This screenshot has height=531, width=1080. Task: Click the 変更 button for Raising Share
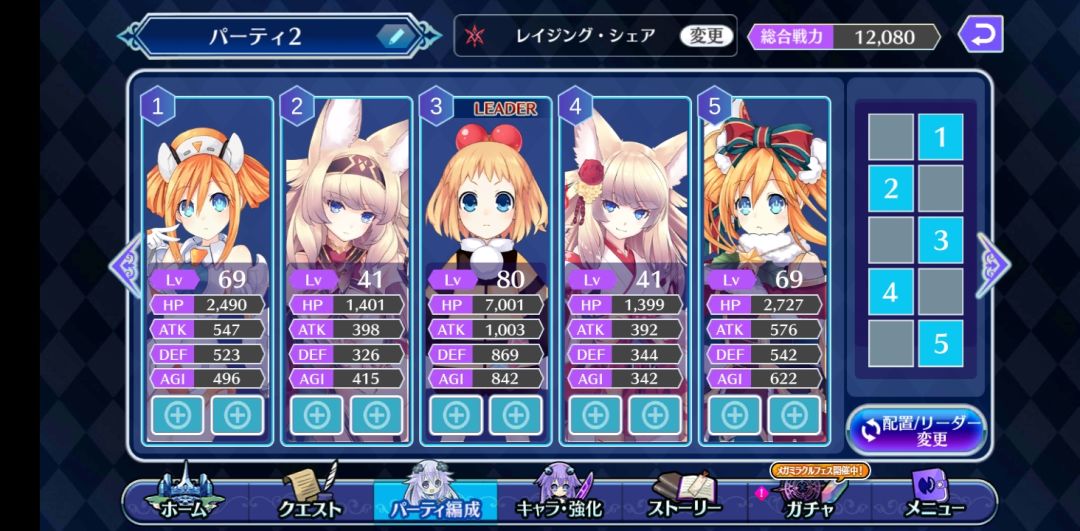point(706,36)
